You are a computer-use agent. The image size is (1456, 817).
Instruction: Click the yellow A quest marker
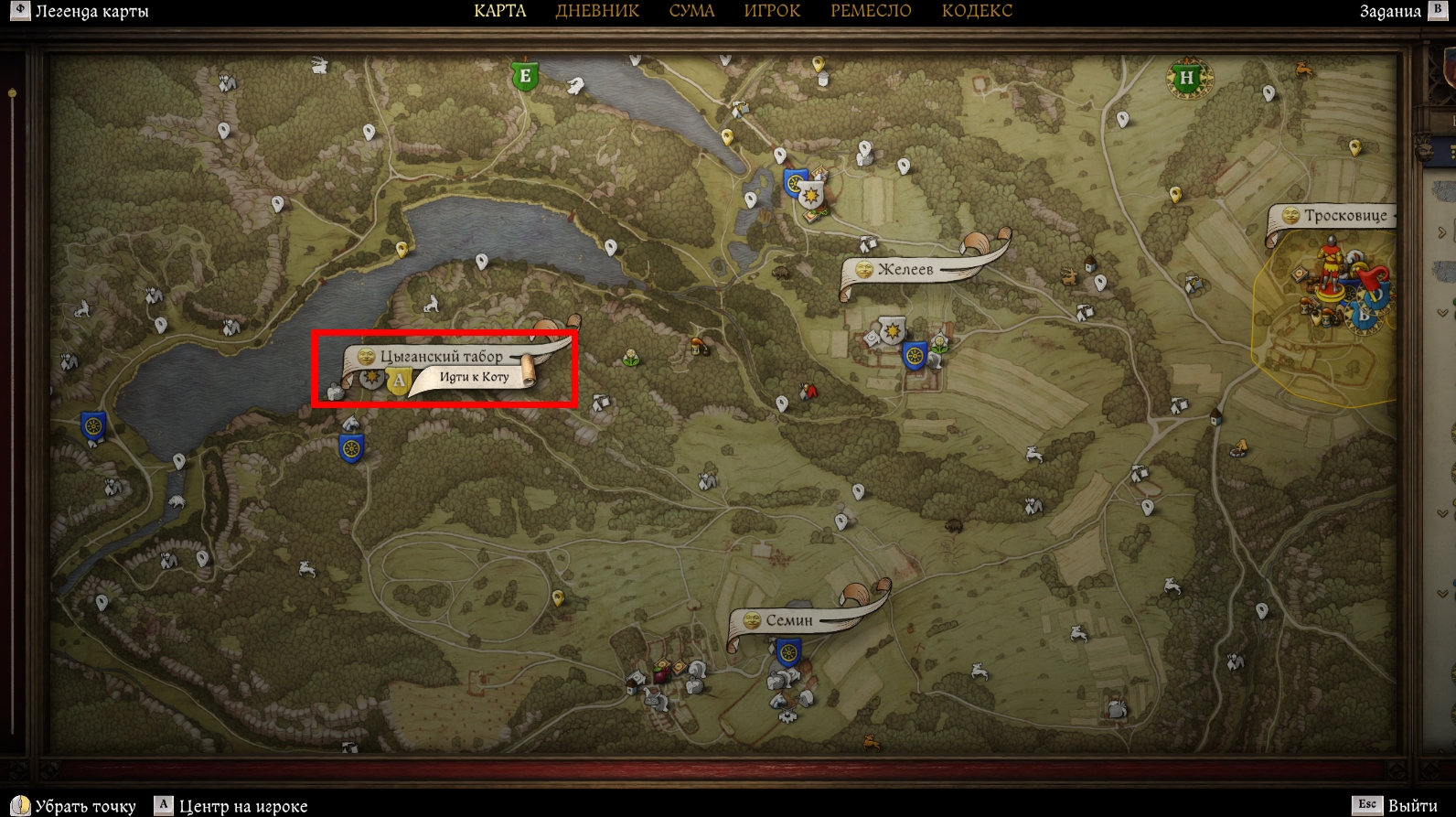pyautogui.click(x=398, y=380)
